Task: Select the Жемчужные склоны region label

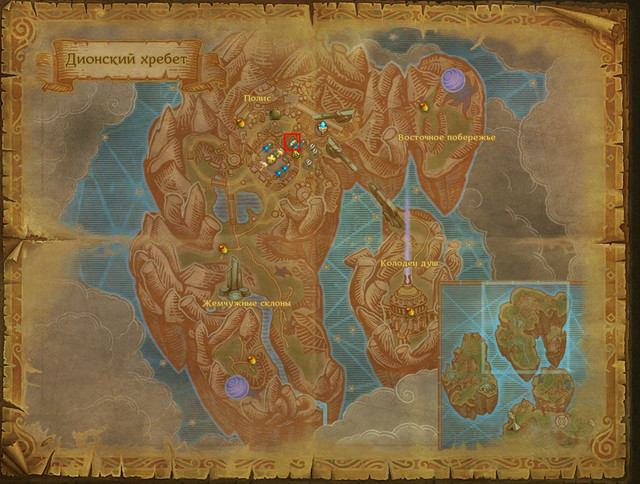Action: [246, 301]
